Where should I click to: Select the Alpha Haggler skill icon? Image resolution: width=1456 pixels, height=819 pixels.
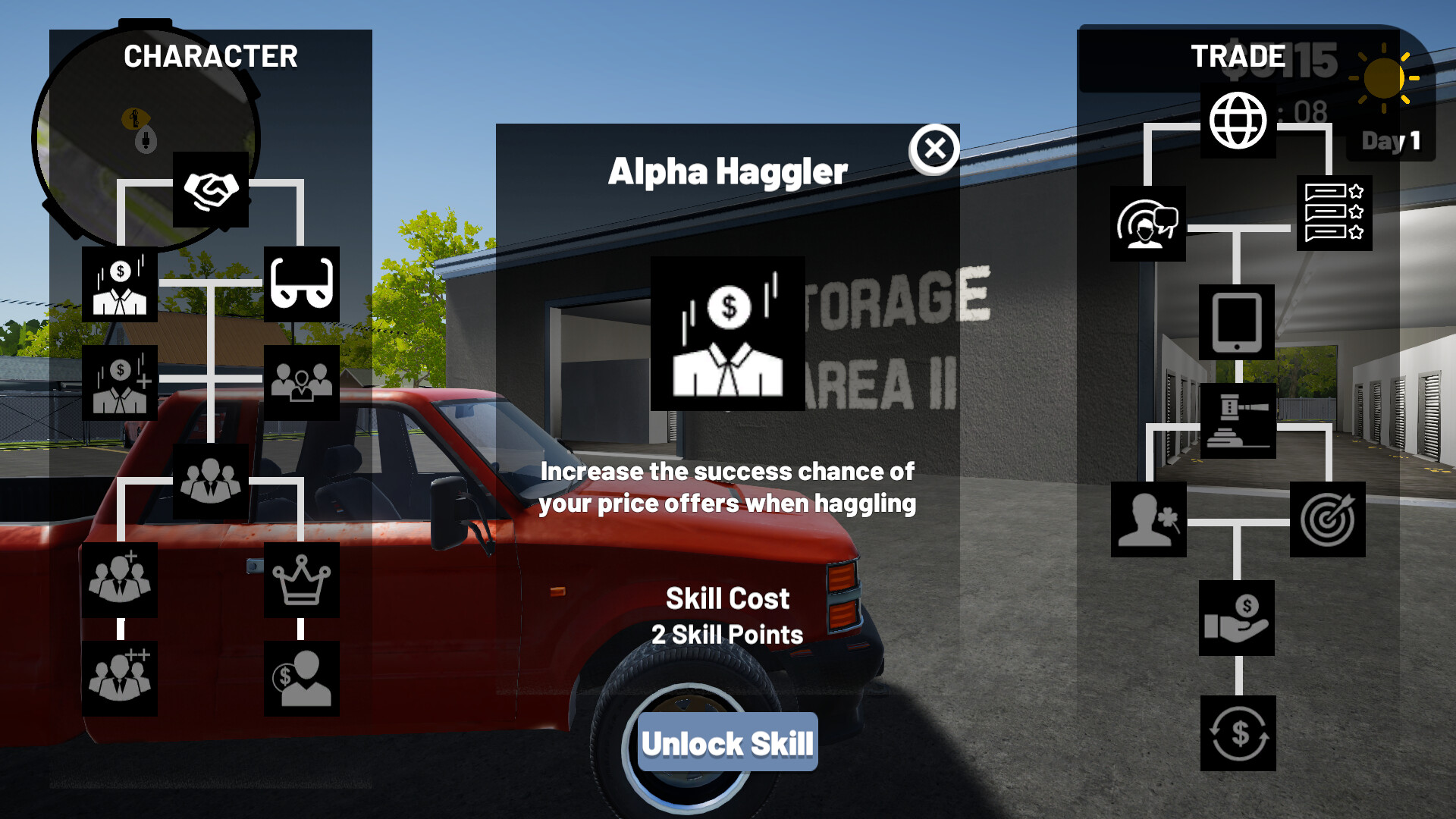click(x=726, y=334)
